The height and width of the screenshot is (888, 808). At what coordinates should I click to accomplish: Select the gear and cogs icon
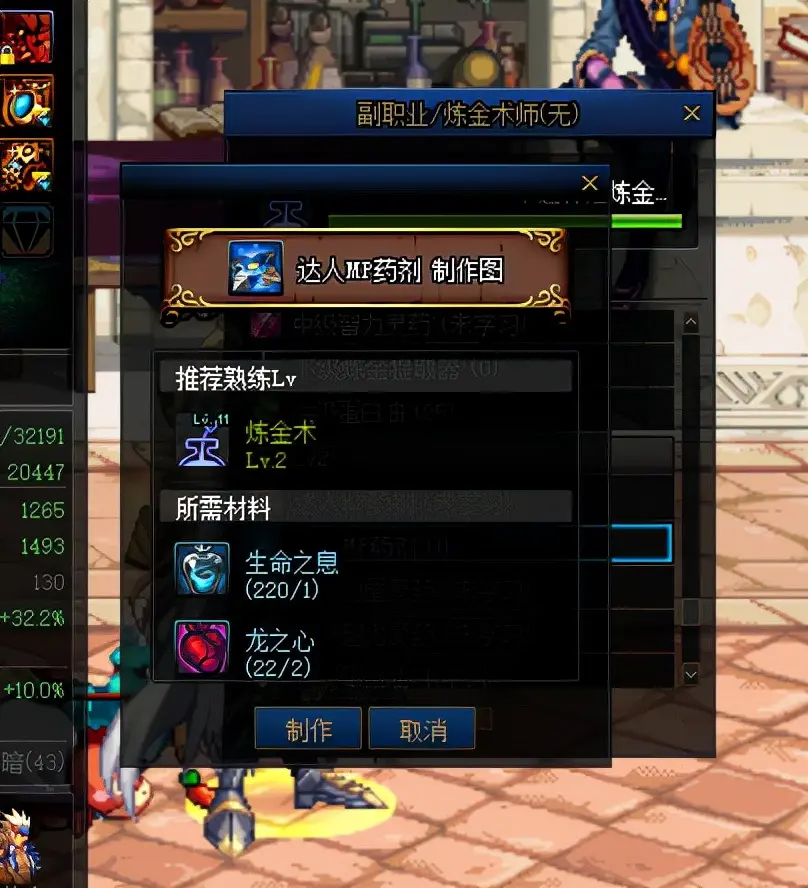pos(26,165)
